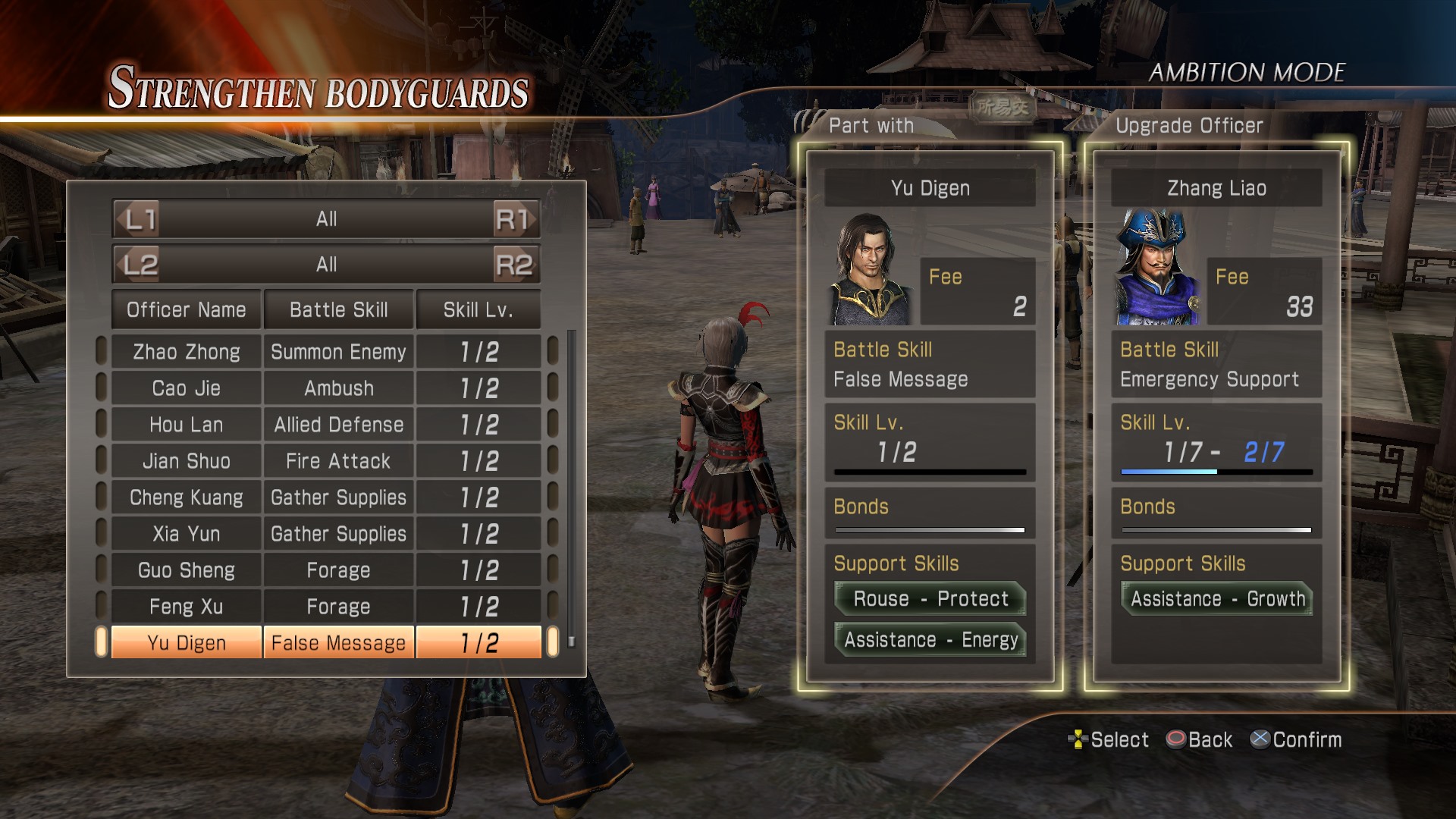Click the Assistance - Growth support skill
This screenshot has height=819, width=1456.
1217,599
